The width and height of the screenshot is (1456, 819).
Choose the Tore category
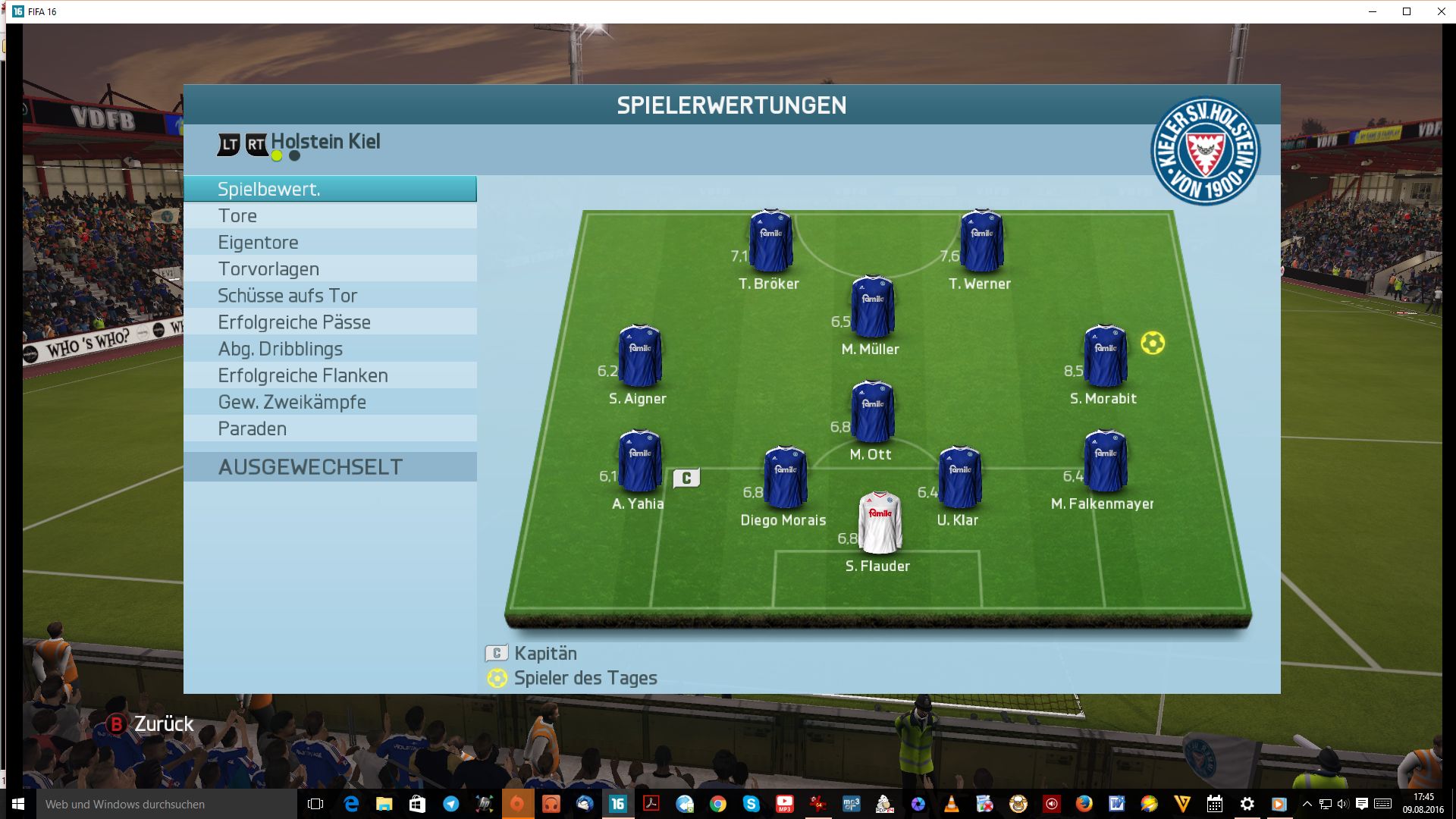point(330,216)
